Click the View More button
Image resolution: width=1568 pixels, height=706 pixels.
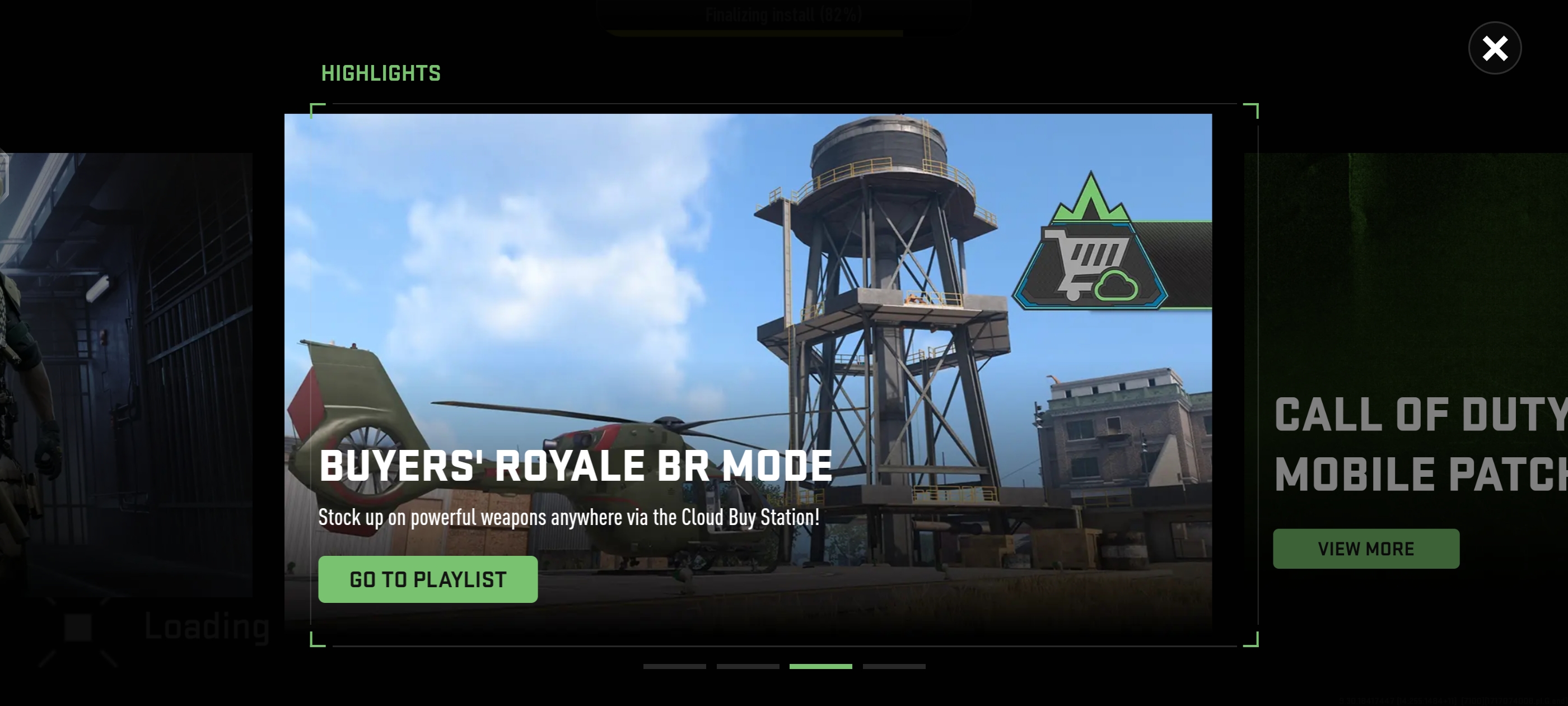1365,548
